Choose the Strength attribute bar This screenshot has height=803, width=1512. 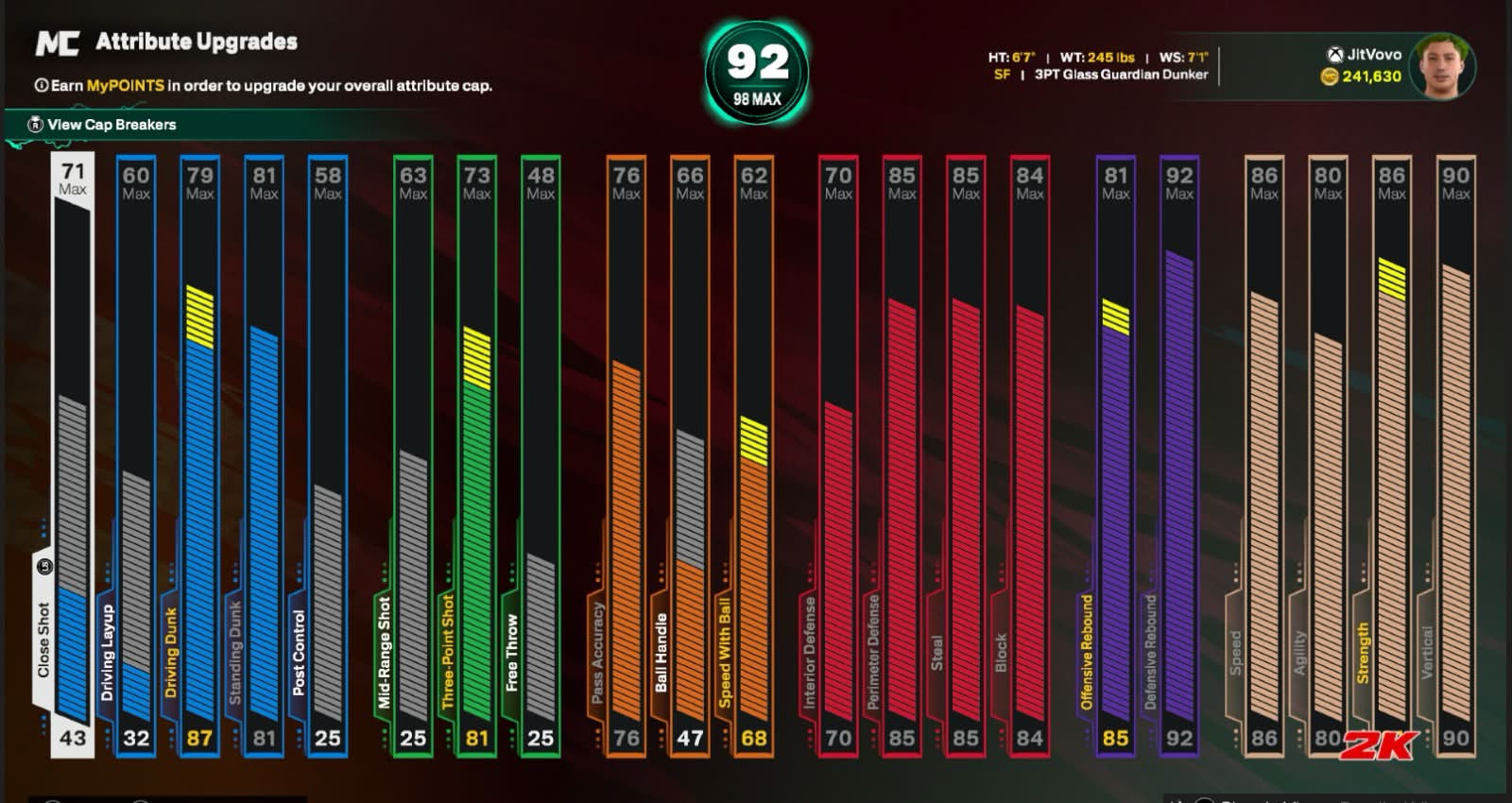pos(1391,453)
